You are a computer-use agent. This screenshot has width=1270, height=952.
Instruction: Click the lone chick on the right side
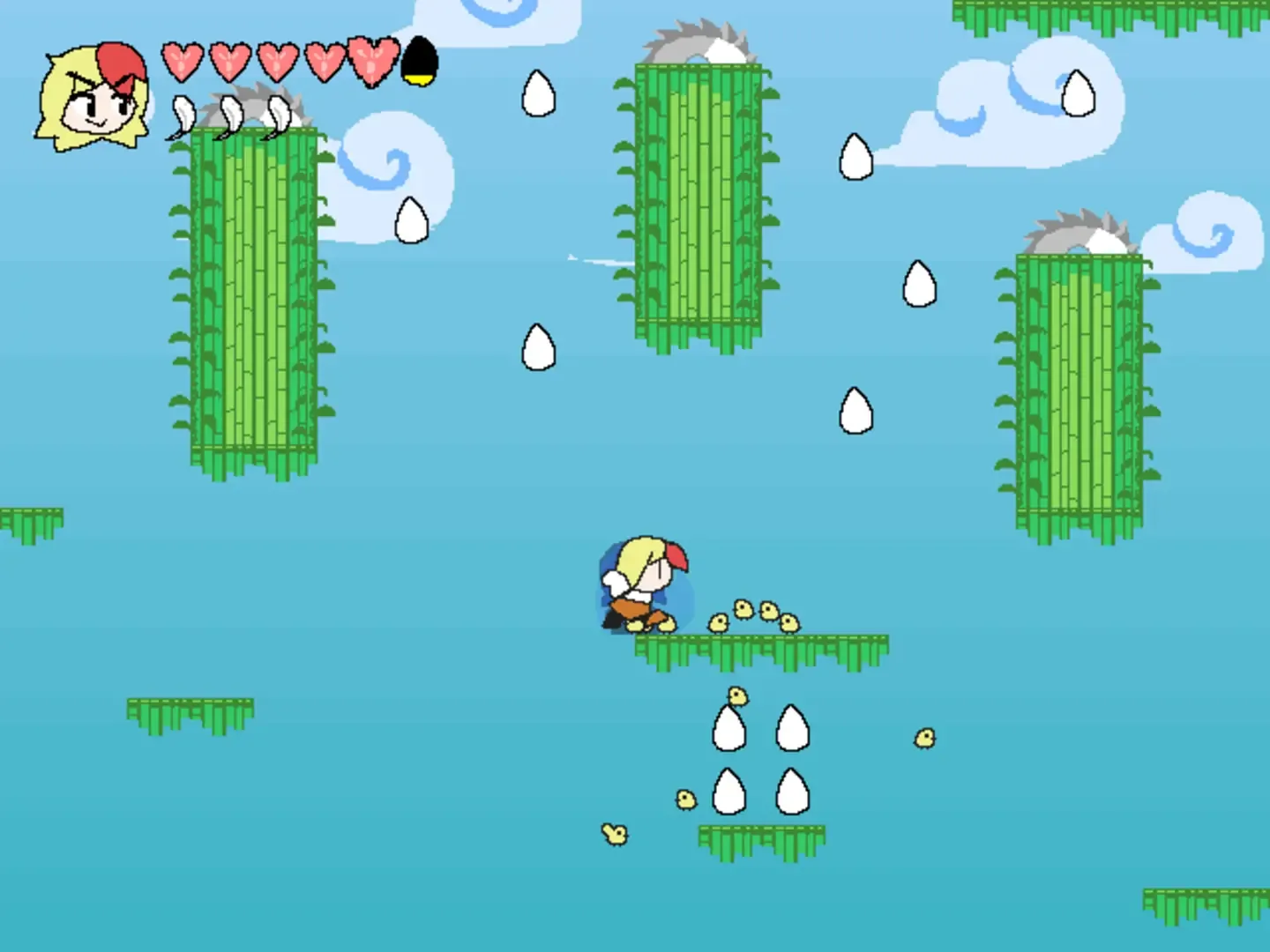click(x=923, y=739)
